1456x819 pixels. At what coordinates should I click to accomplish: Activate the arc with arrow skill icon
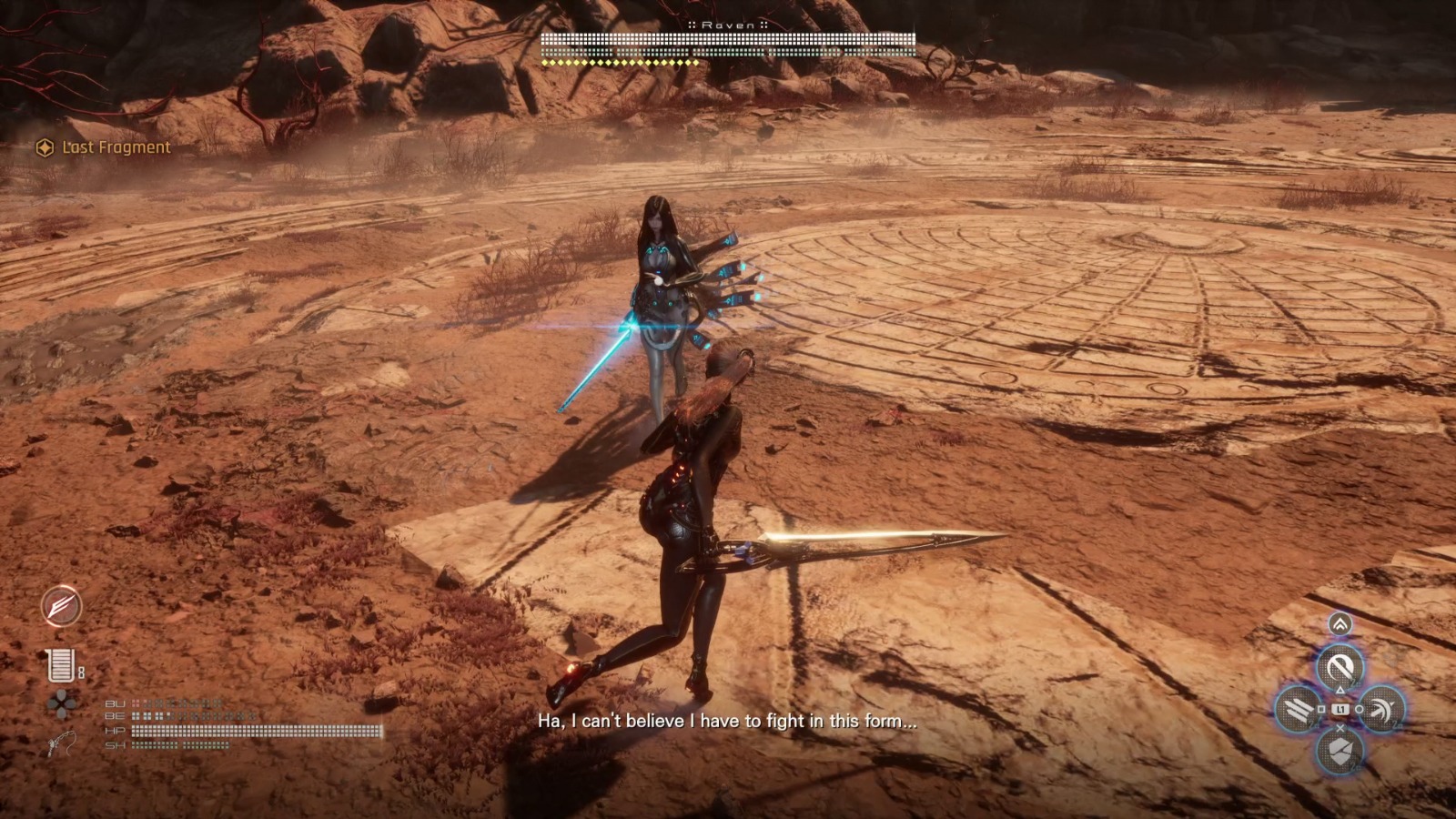click(1381, 709)
